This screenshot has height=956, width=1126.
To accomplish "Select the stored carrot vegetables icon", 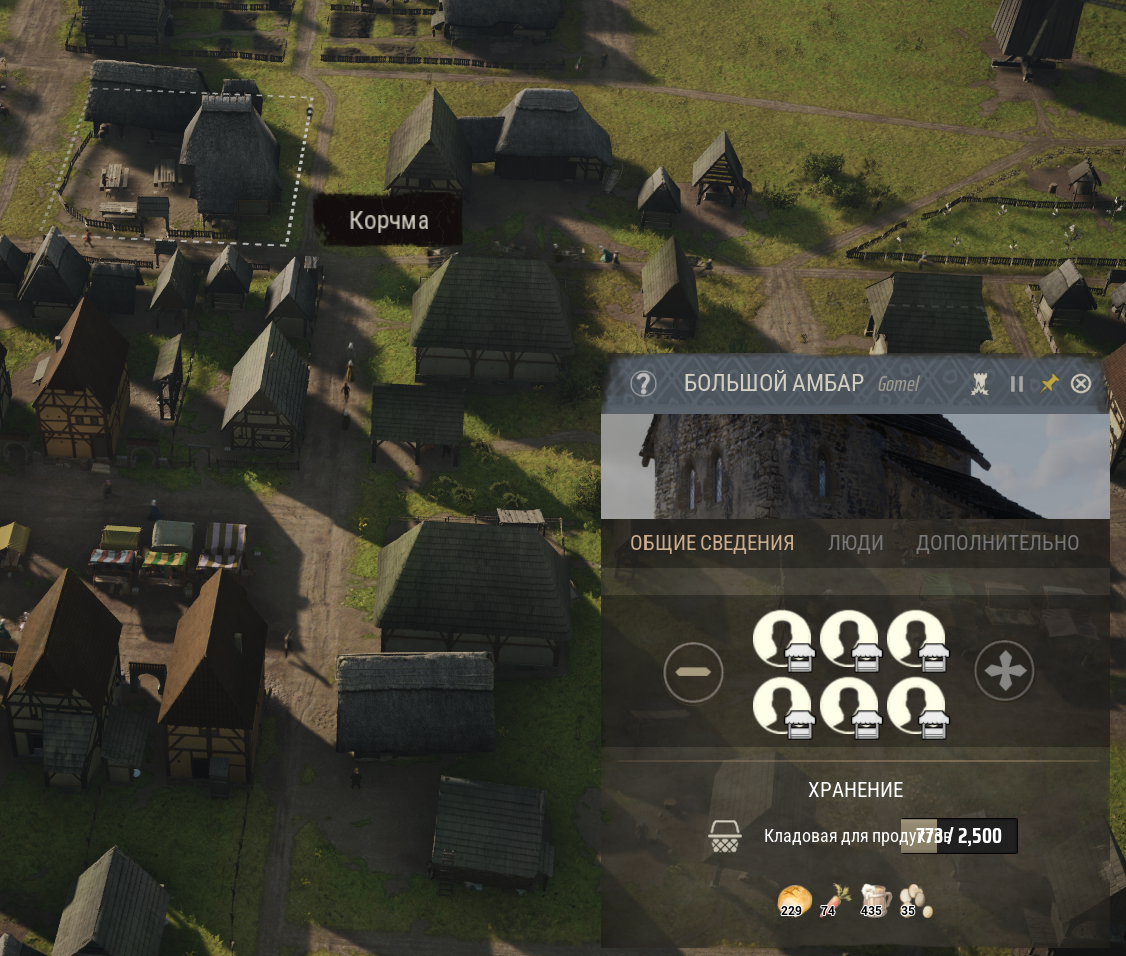I will click(833, 900).
